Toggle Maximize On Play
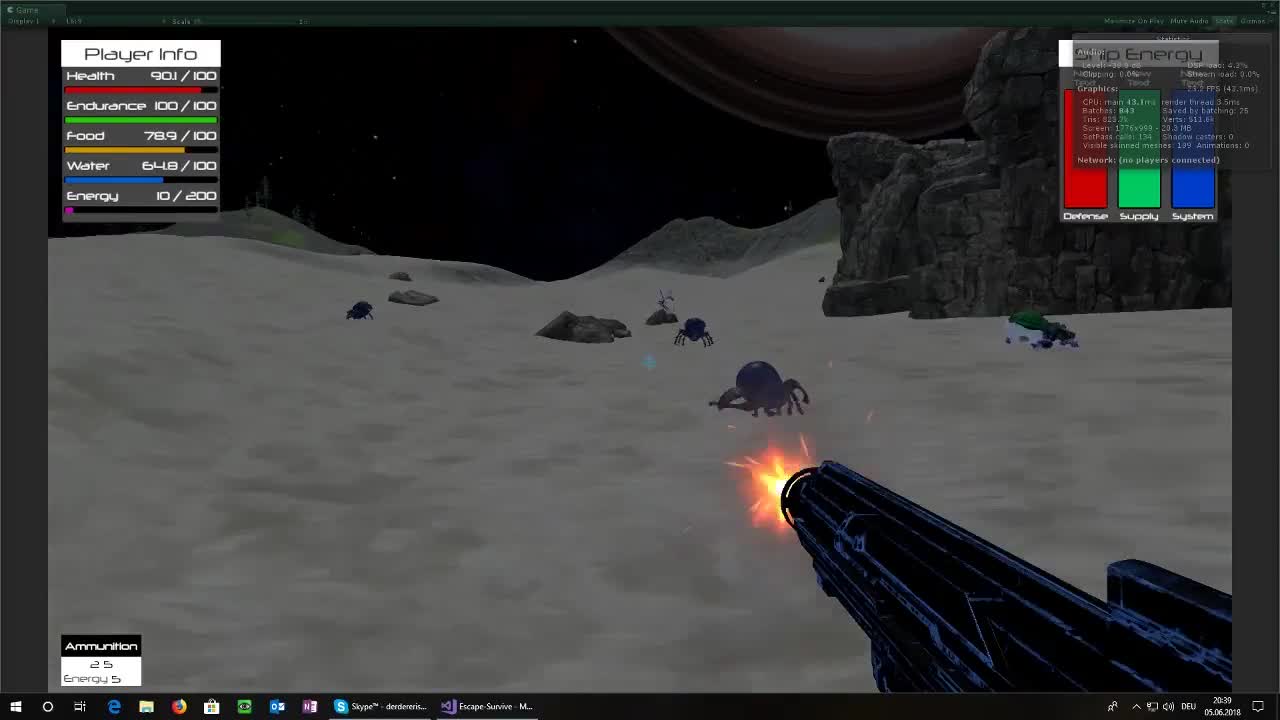 tap(1134, 20)
